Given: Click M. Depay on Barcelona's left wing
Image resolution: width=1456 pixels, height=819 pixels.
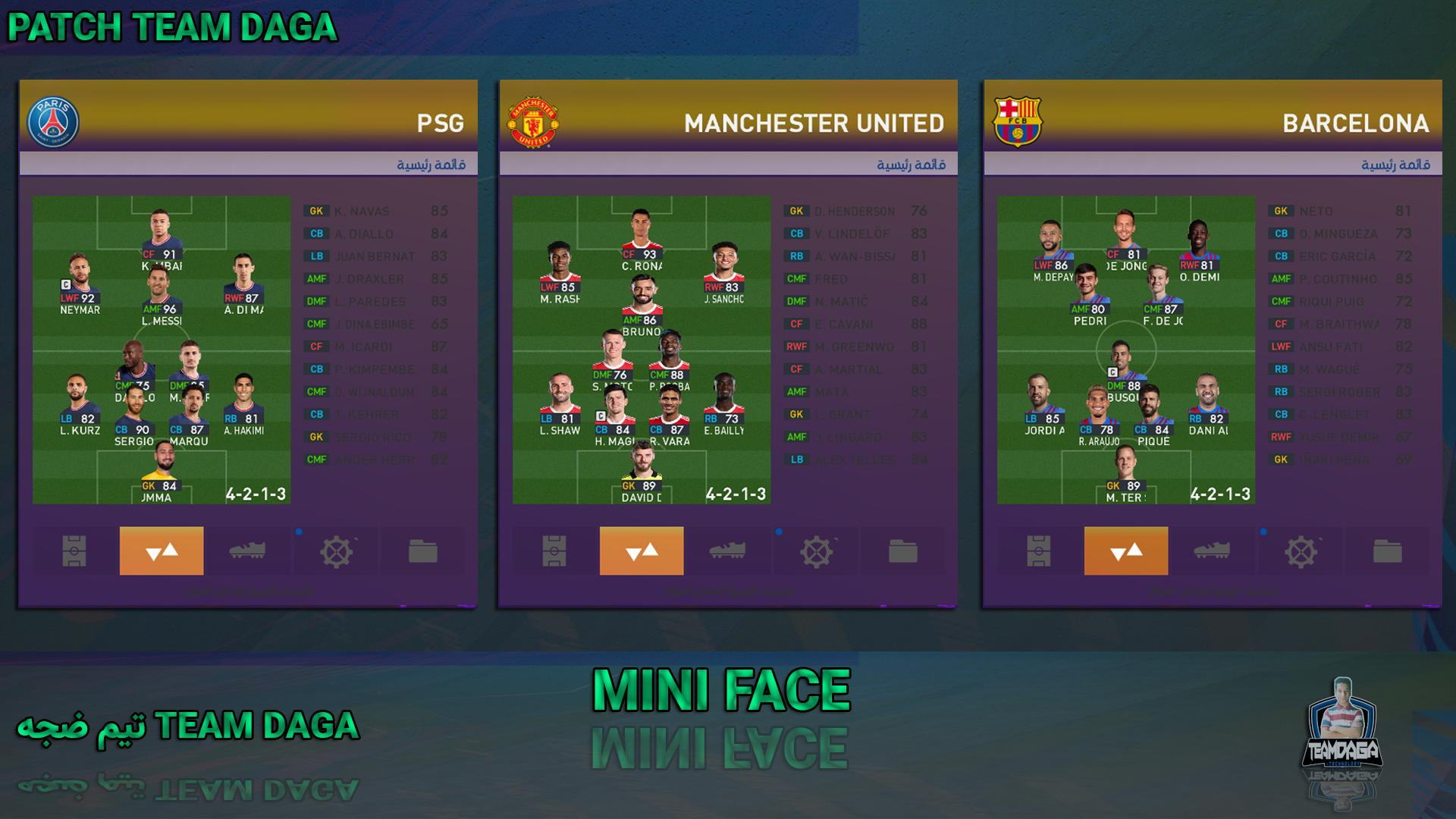Looking at the screenshot, I should pos(1052,252).
